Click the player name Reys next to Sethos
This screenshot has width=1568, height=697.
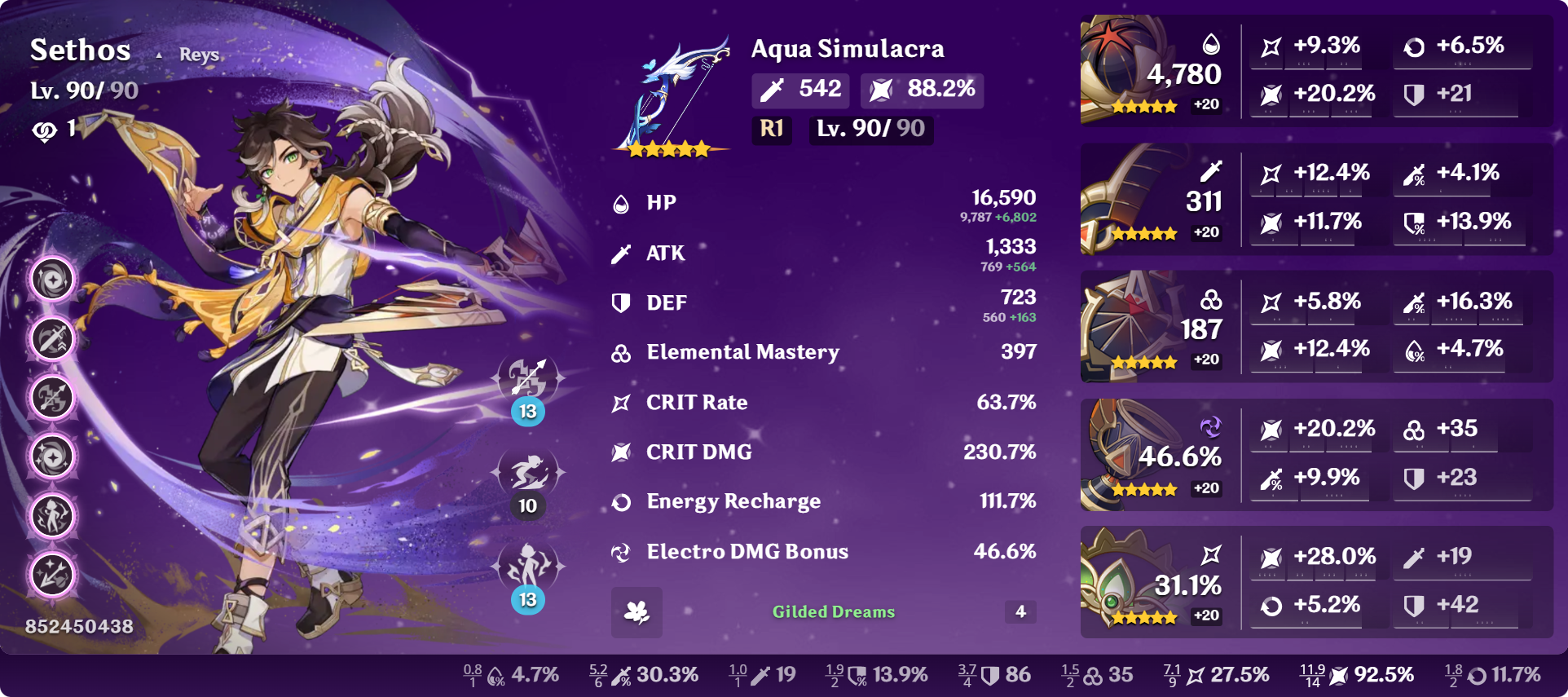click(198, 55)
